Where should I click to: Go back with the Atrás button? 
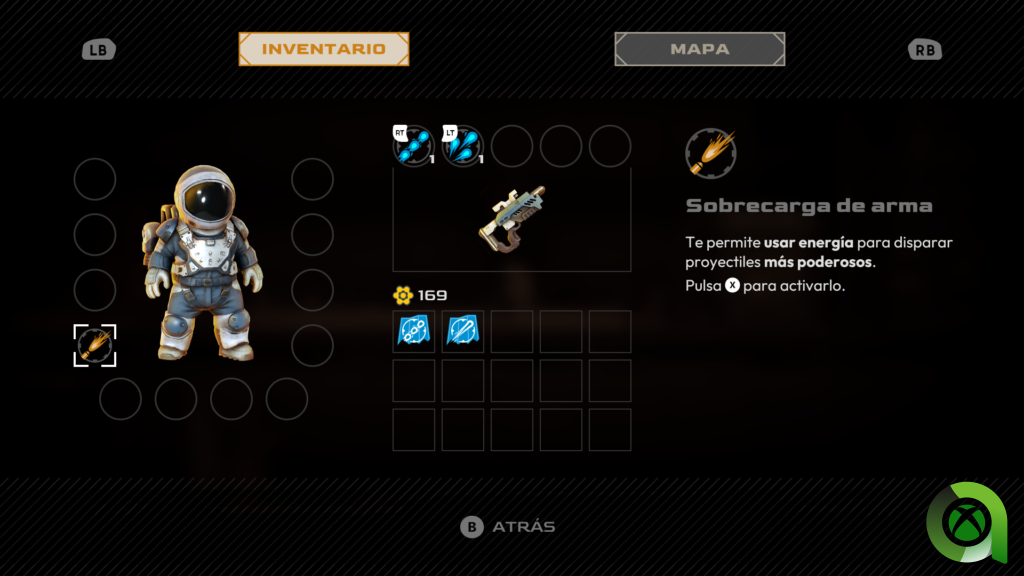(x=508, y=527)
